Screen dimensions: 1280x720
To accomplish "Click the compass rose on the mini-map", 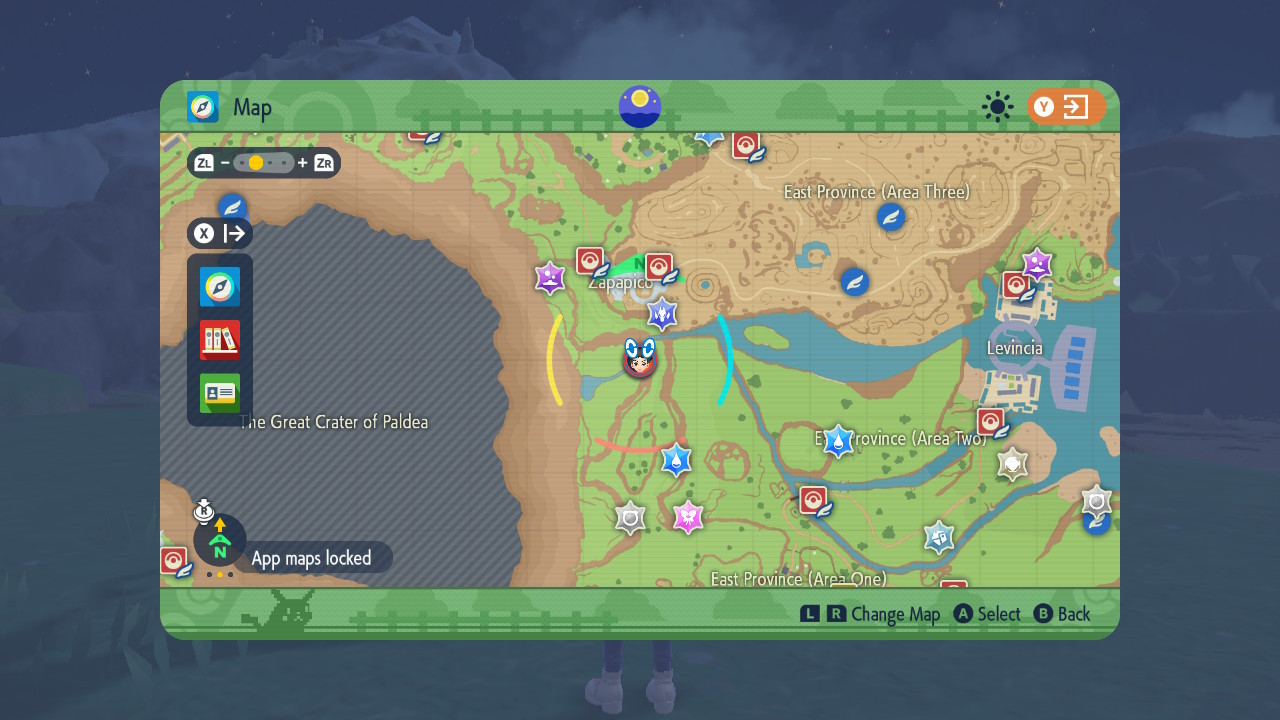I will [219, 540].
